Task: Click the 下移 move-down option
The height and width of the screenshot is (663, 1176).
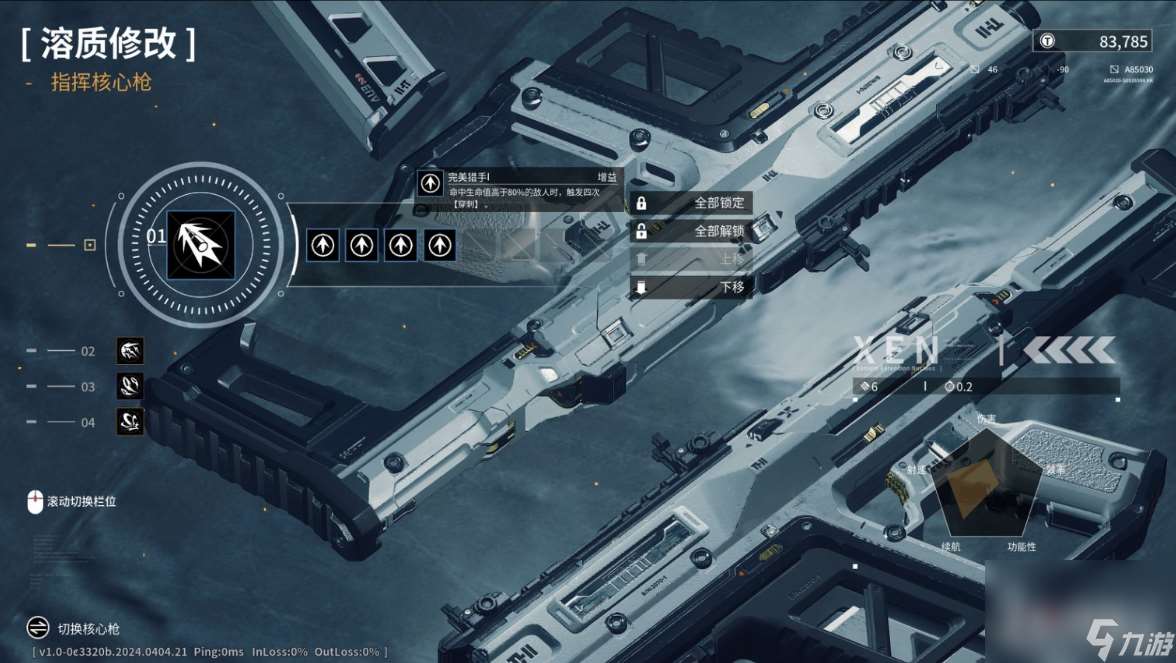Action: point(691,287)
